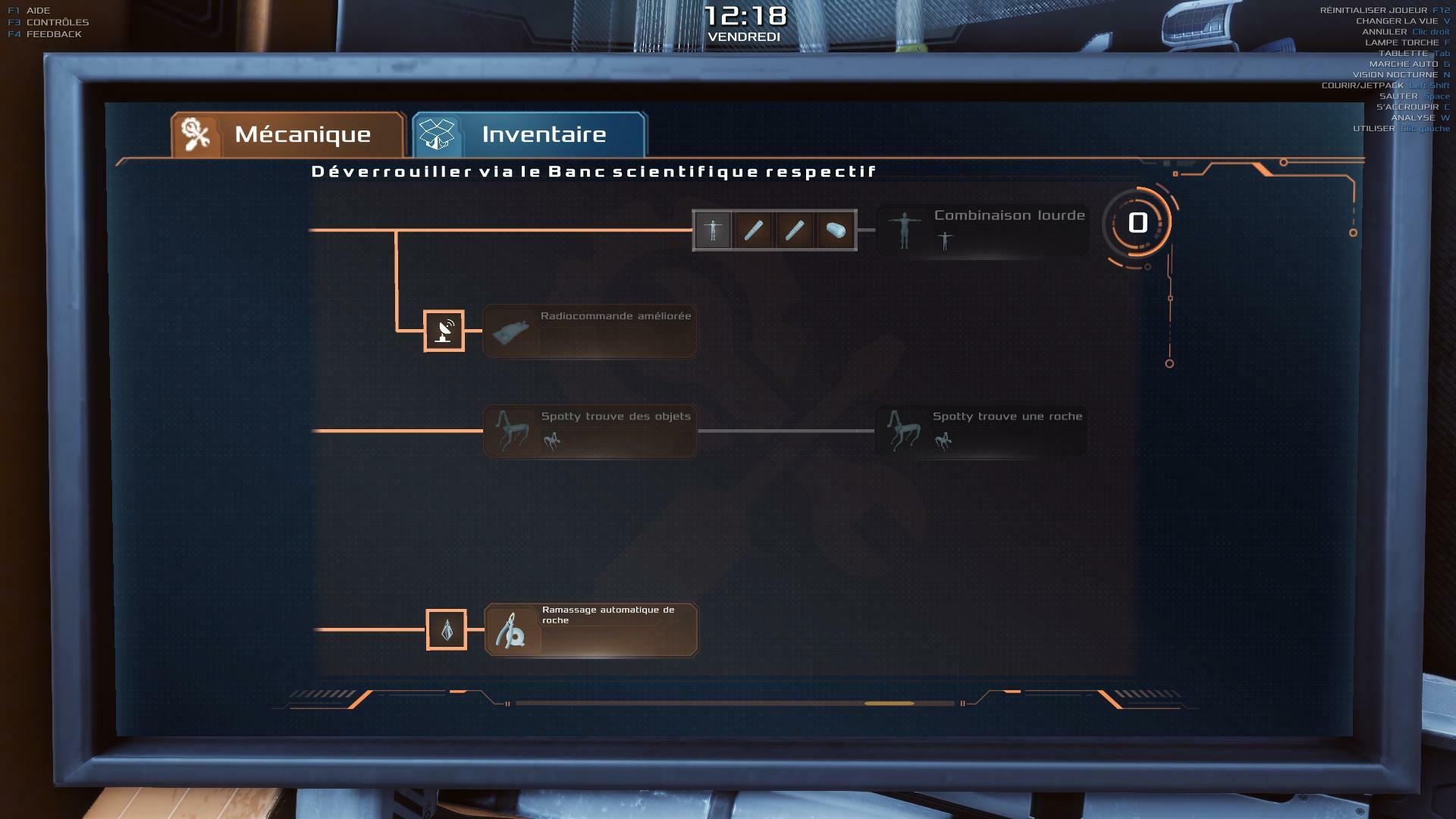Screen dimensions: 1456x819
Task: Pick the Spotty trouve une roche upgrade
Action: pos(981,431)
